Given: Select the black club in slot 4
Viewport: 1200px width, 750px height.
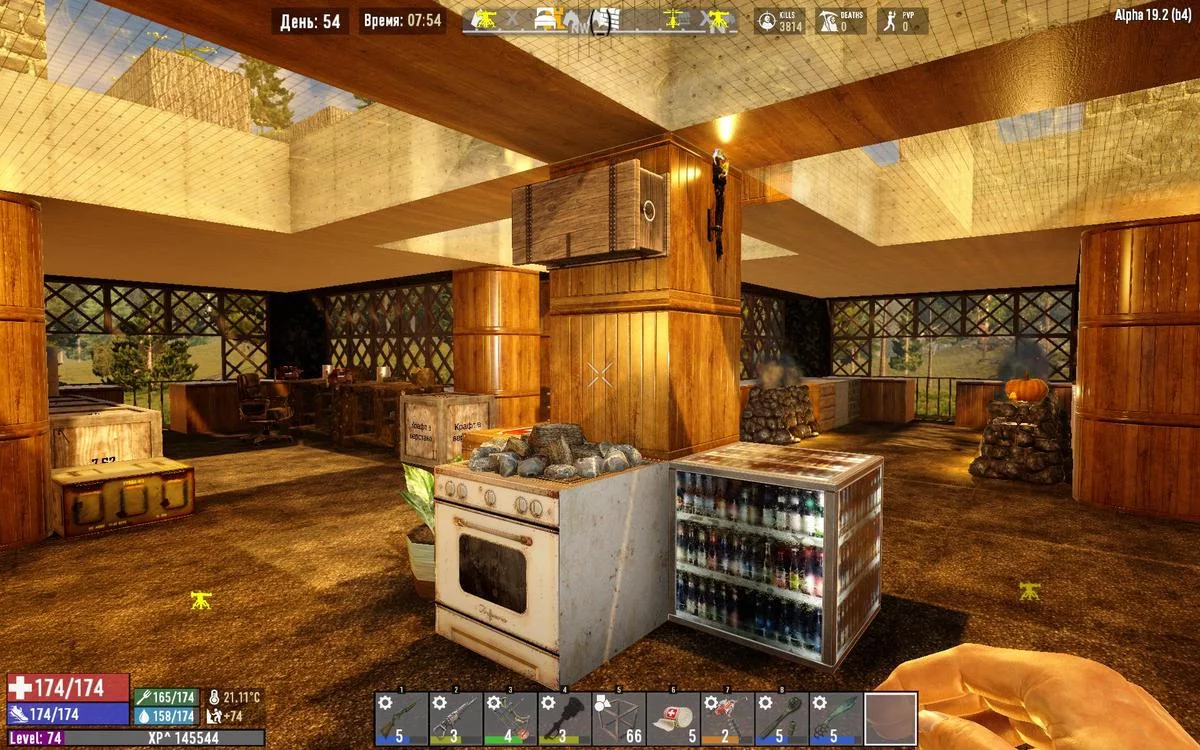Looking at the screenshot, I should click(x=564, y=718).
